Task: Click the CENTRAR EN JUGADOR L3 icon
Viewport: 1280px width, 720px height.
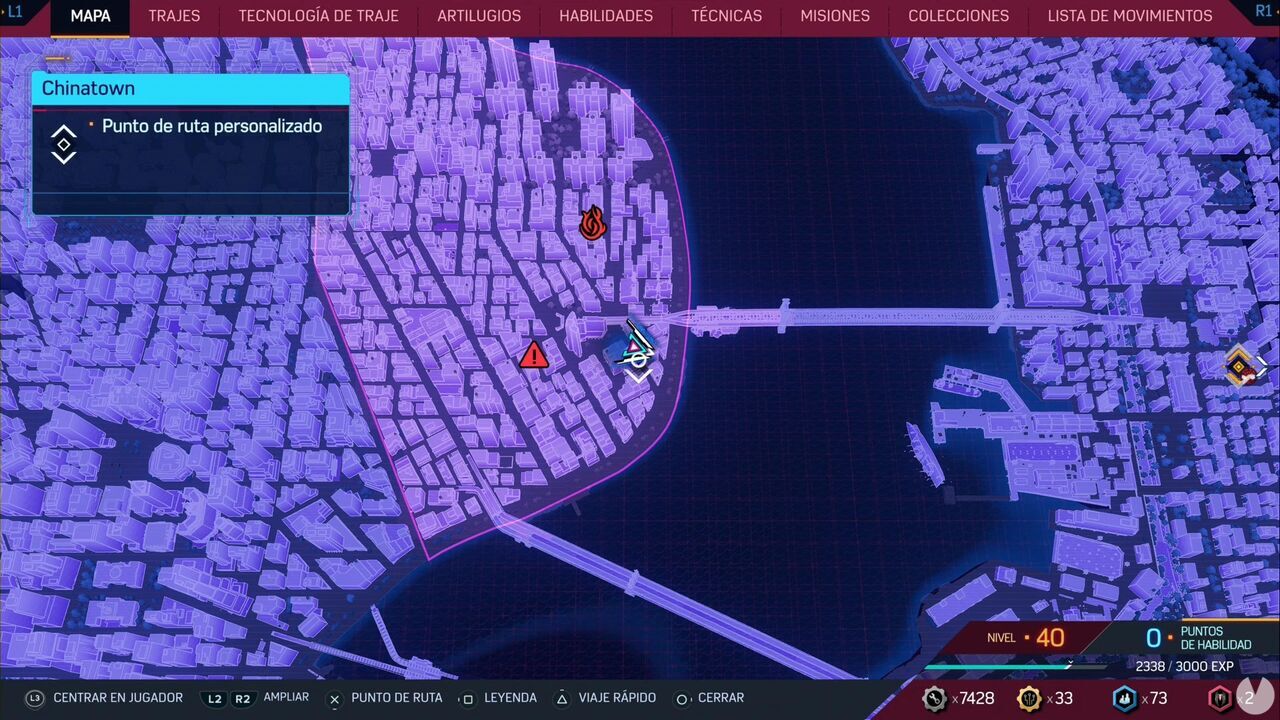Action: 33,698
